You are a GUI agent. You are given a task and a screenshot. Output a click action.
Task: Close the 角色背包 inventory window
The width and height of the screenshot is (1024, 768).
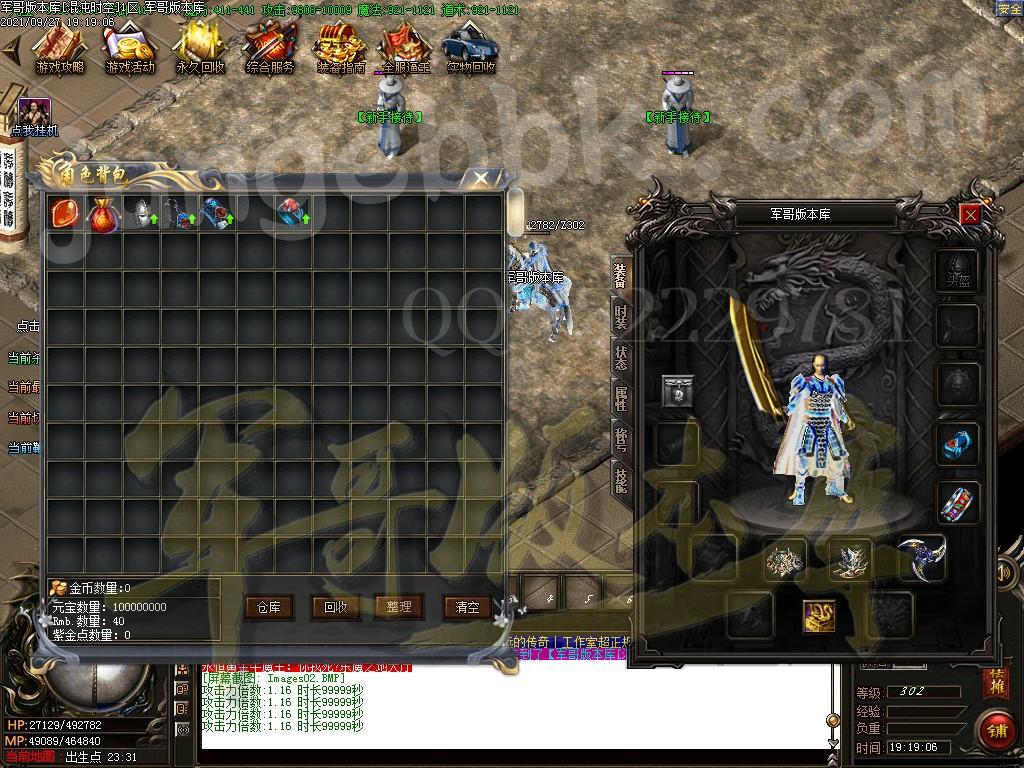point(481,179)
